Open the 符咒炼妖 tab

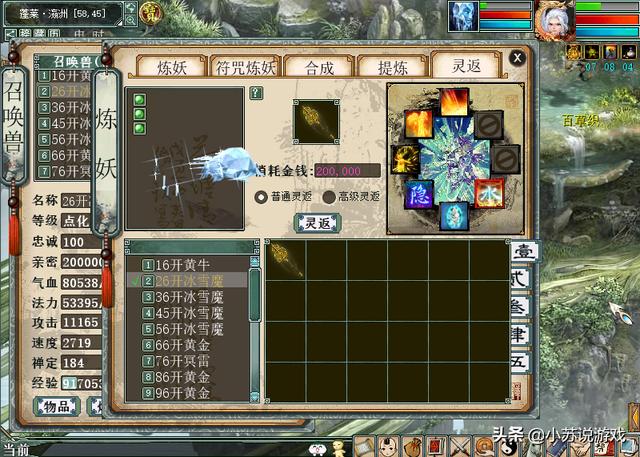point(244,67)
